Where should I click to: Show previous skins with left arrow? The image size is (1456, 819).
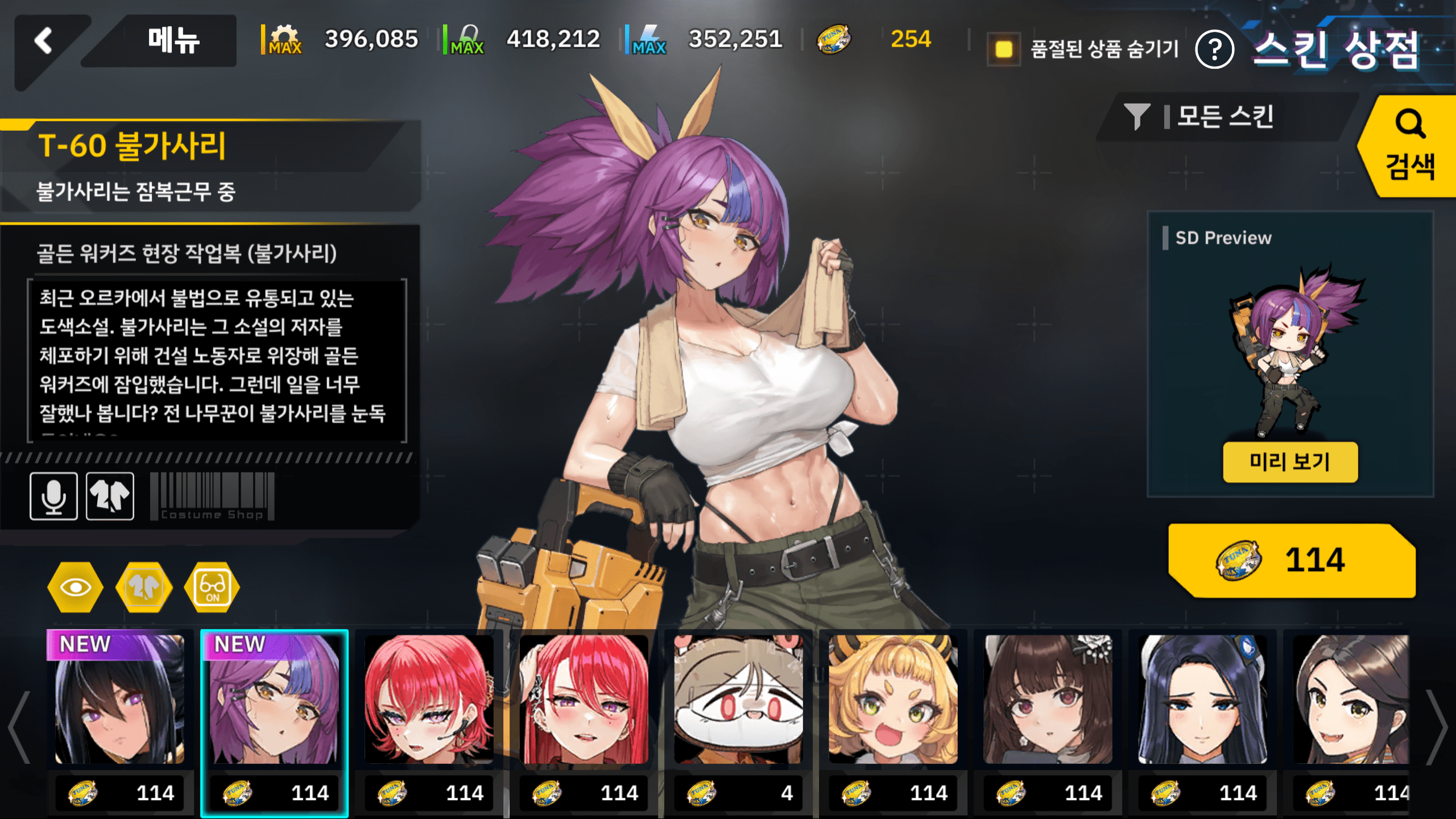click(19, 727)
